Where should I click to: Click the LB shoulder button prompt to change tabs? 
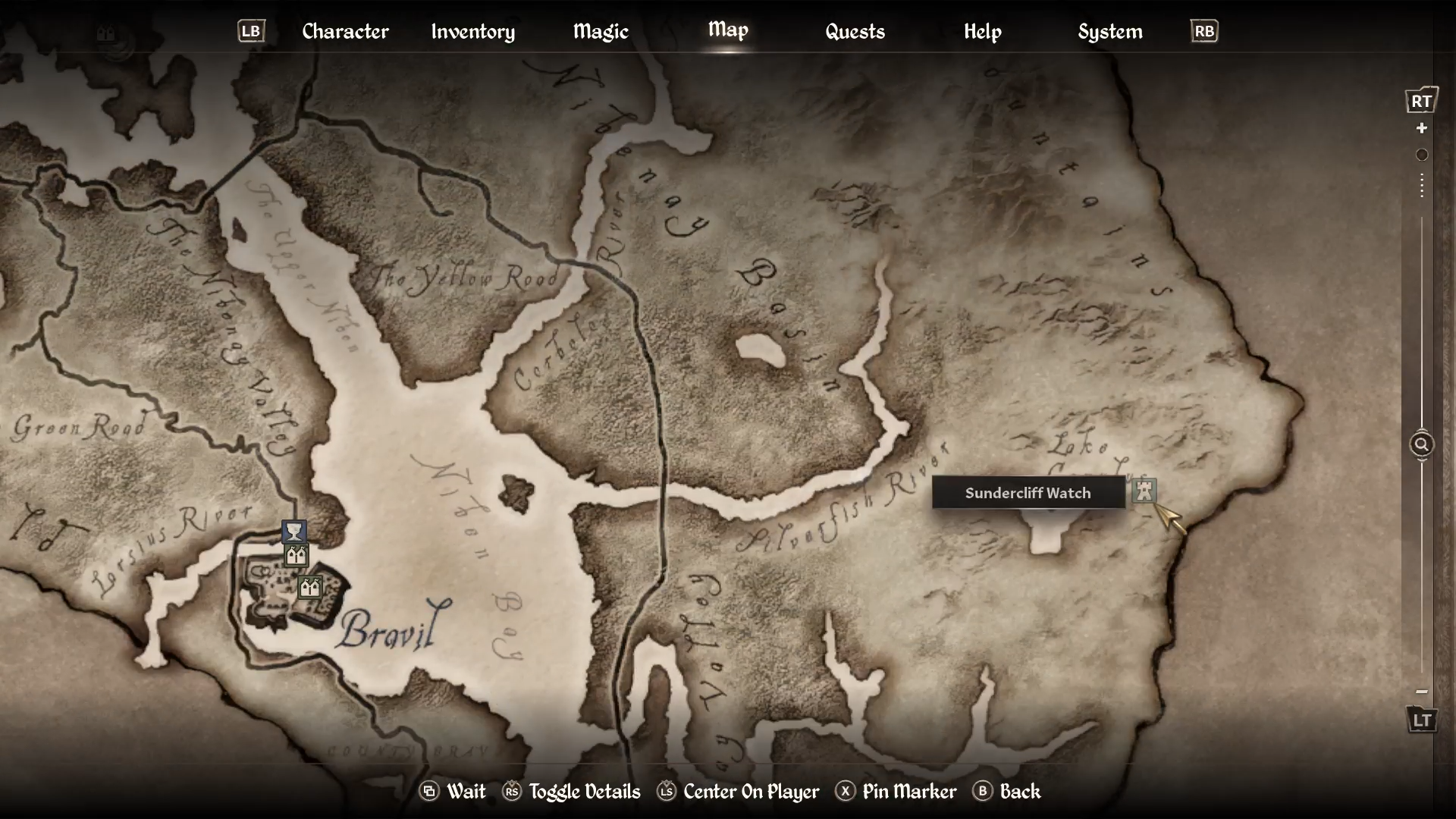[x=250, y=31]
